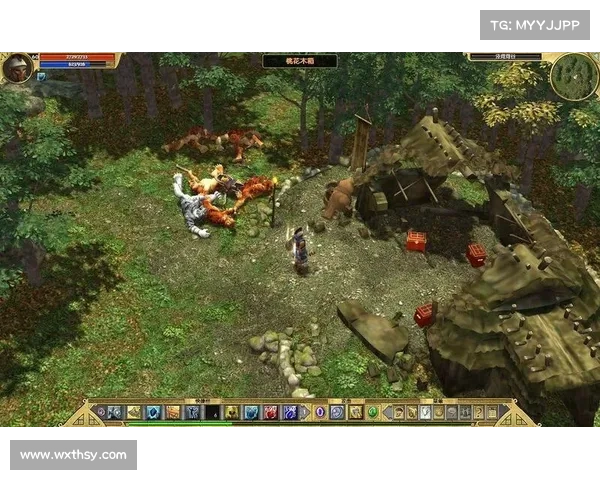
Task: Activate the black empty-looking skill slot
Action: tap(211, 412)
